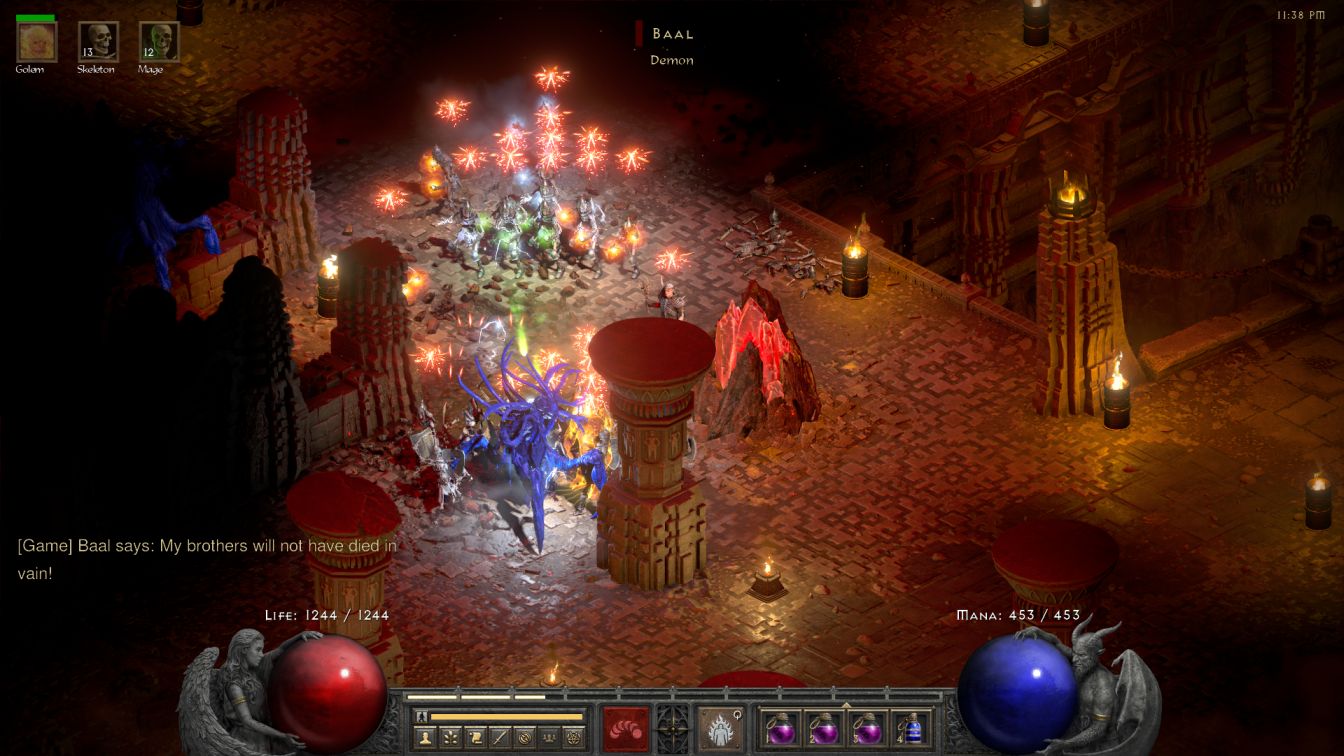Image resolution: width=1344 pixels, height=756 pixels.
Task: Toggle the run/walk icon beside stamina bar
Action: click(422, 717)
